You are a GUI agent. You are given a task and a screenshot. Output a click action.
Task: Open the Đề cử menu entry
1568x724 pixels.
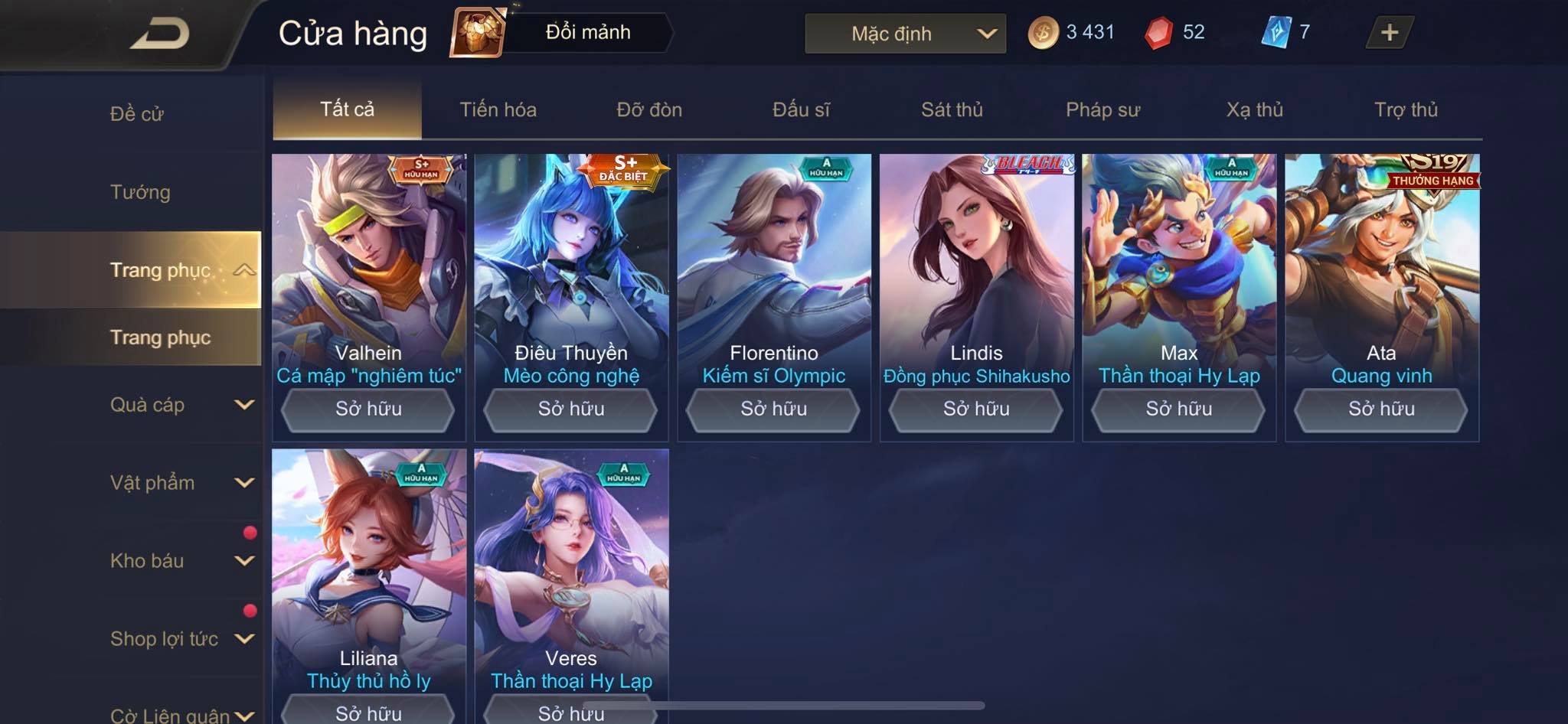coord(137,114)
